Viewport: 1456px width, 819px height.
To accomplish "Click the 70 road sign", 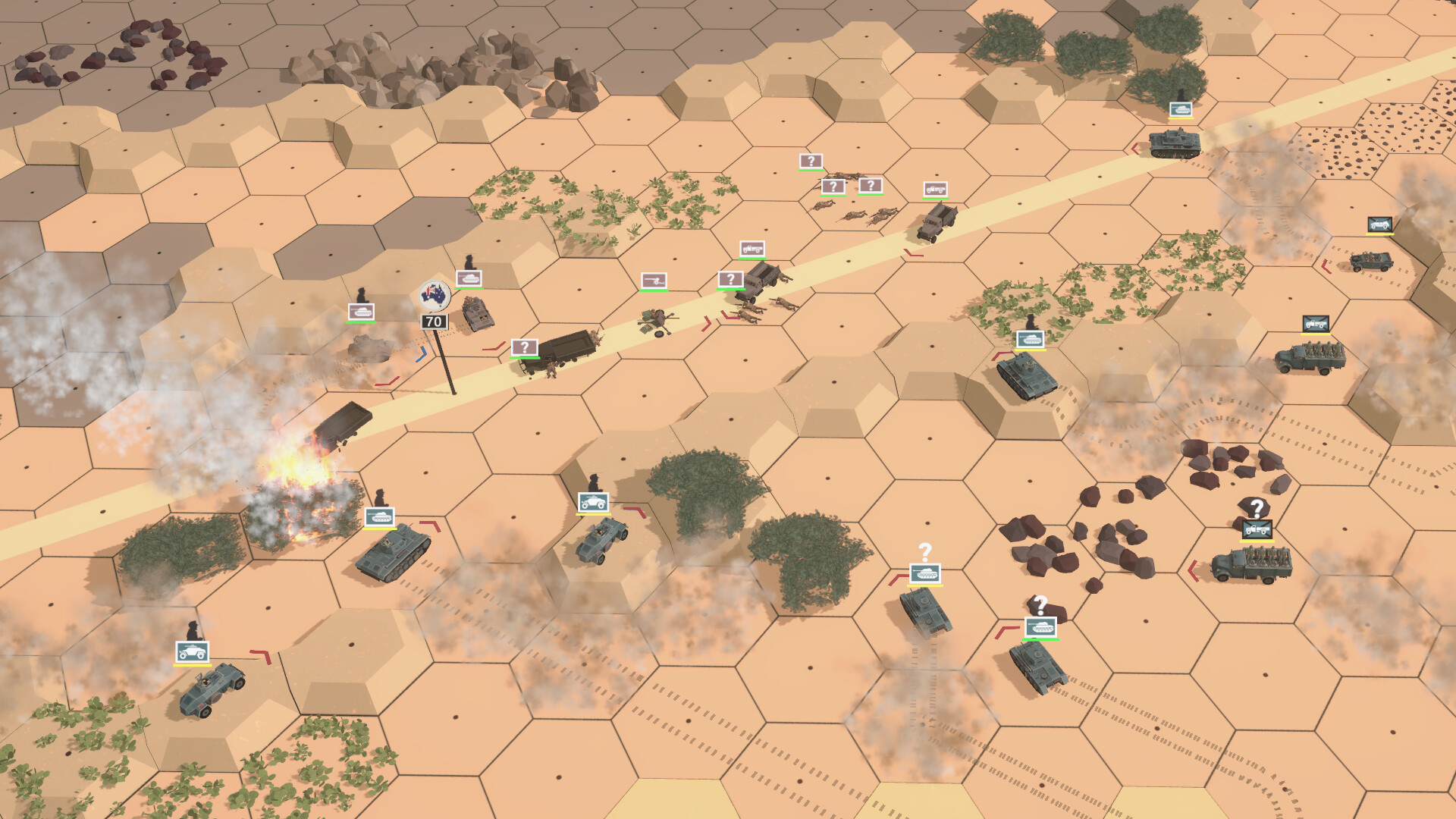I will (435, 322).
